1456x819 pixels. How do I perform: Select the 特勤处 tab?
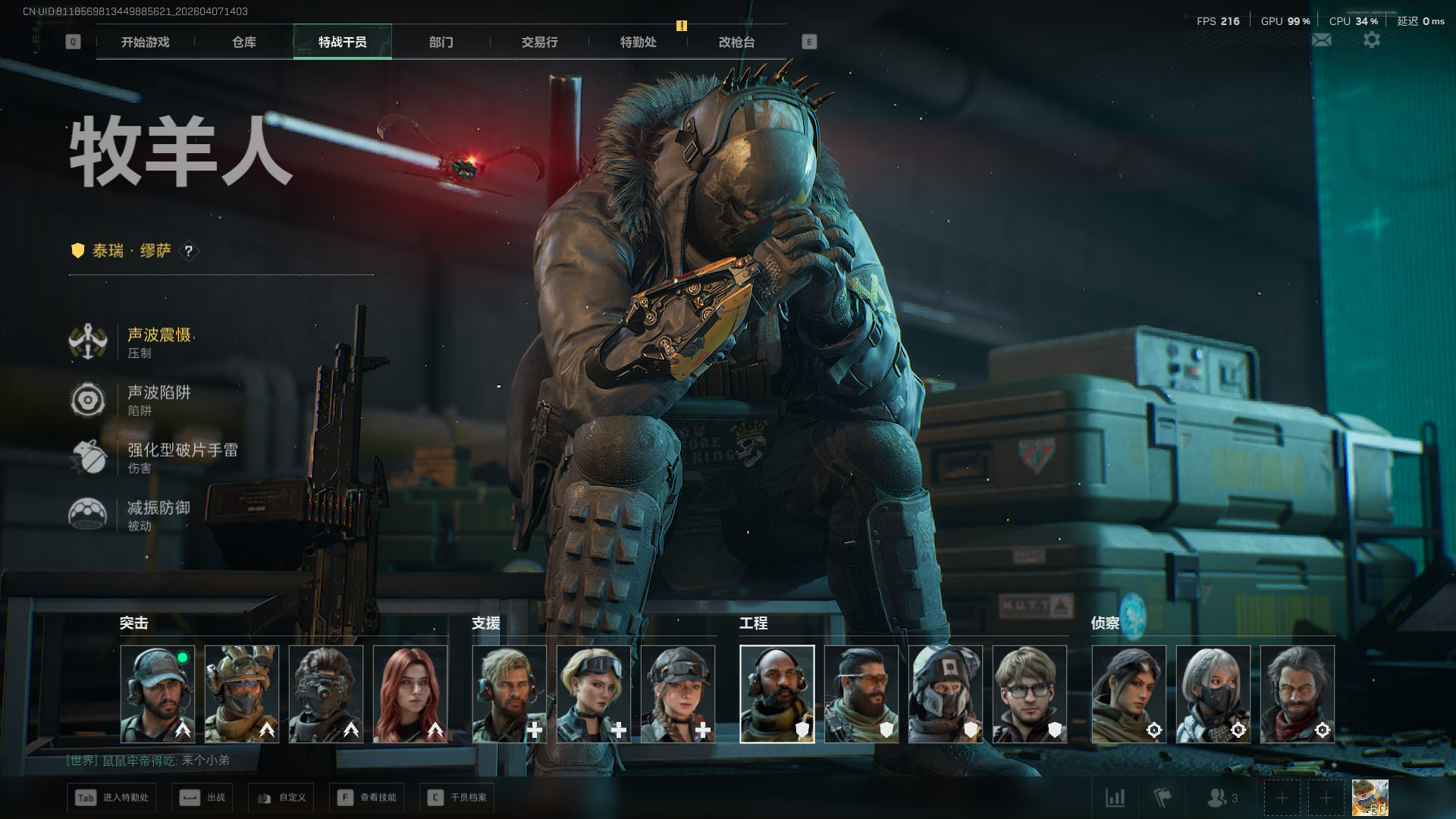639,42
